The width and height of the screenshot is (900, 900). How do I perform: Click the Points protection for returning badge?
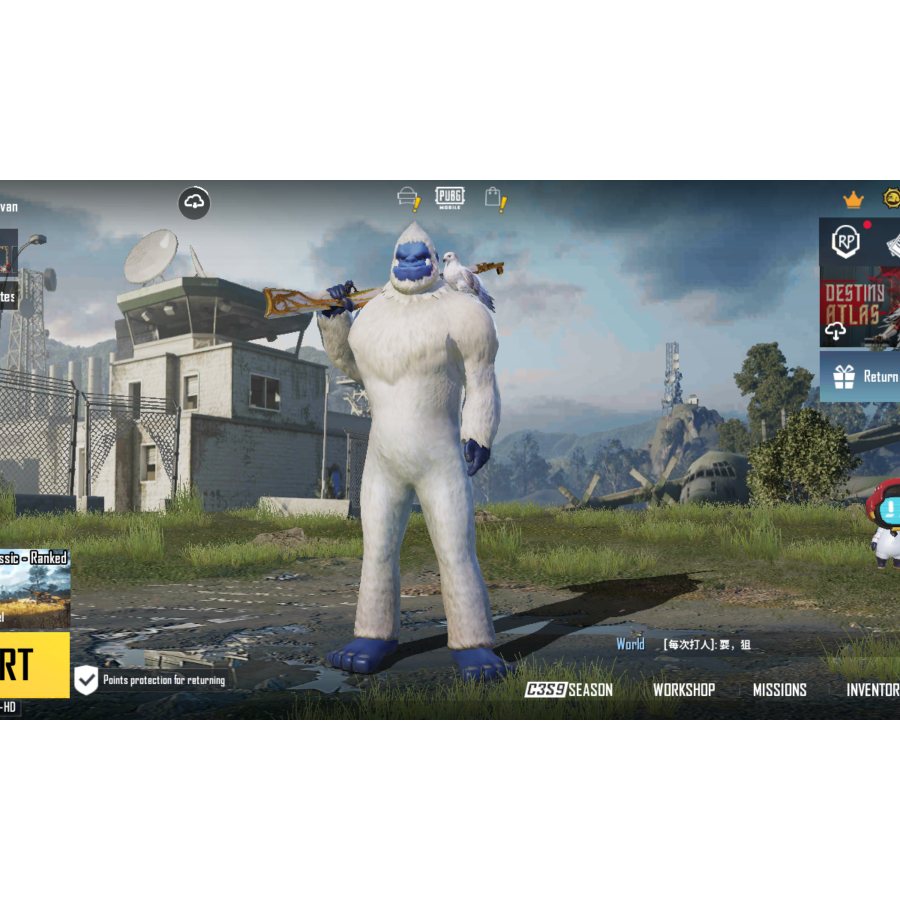pyautogui.click(x=154, y=680)
